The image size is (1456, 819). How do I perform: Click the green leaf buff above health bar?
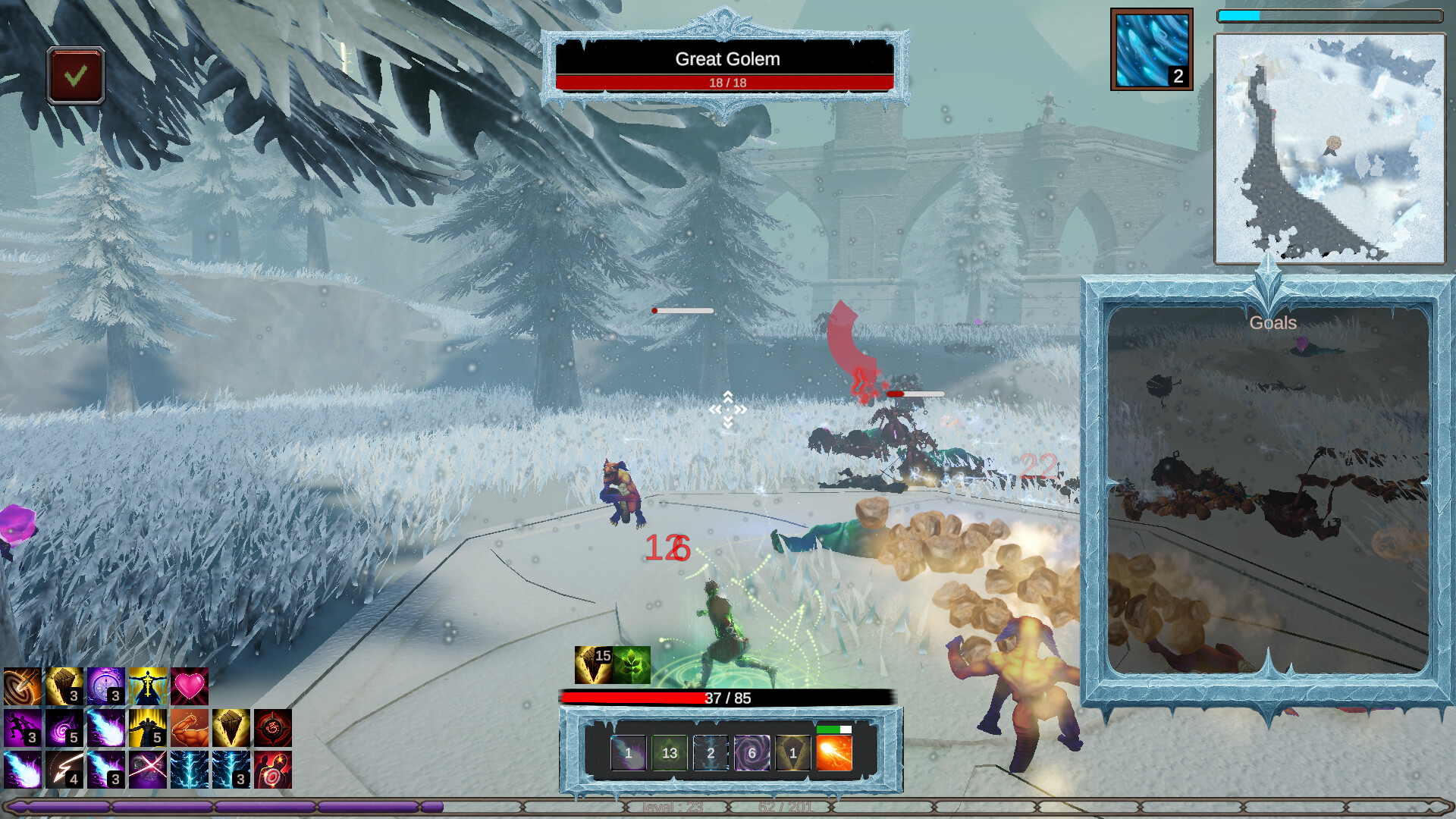[632, 665]
